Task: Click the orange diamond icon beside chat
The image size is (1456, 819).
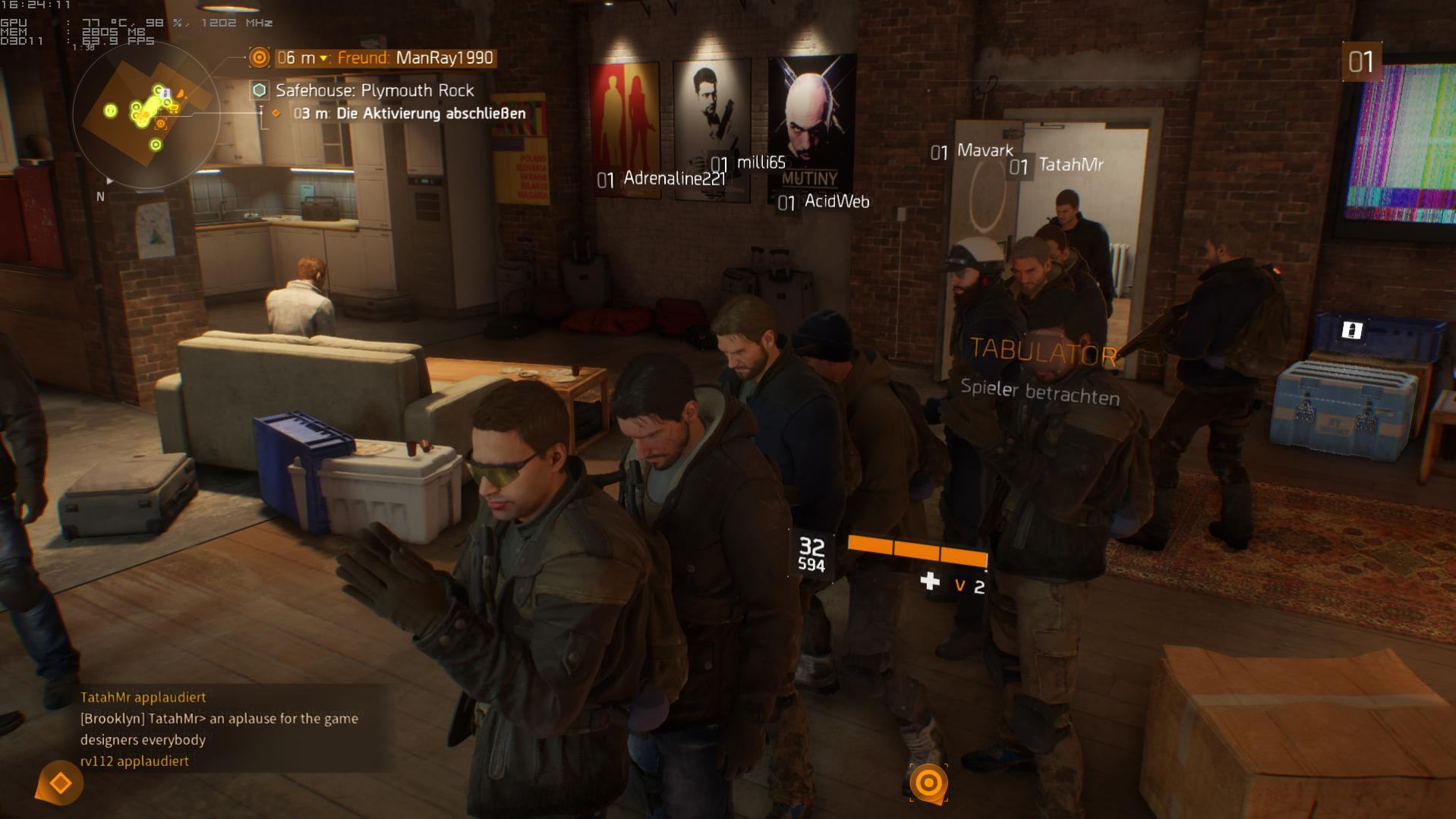Action: pyautogui.click(x=60, y=783)
